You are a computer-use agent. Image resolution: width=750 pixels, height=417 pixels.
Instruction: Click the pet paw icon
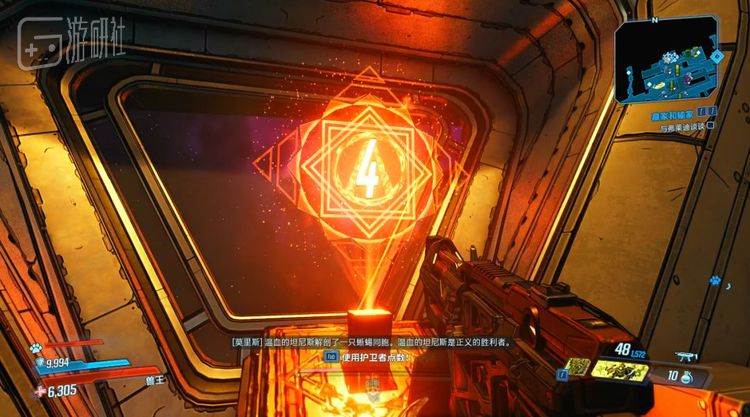35,349
